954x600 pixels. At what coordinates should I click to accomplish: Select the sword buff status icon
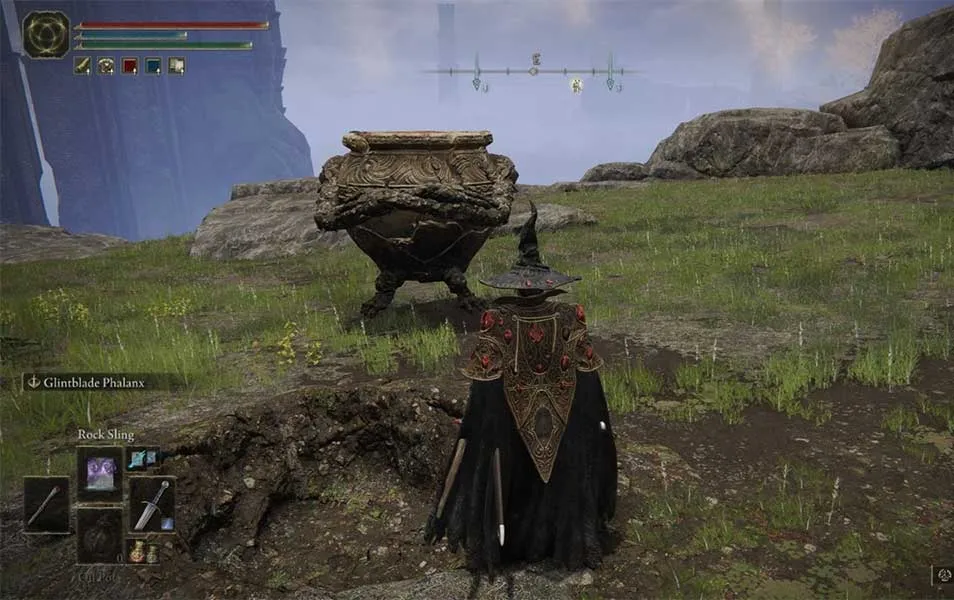(x=82, y=66)
